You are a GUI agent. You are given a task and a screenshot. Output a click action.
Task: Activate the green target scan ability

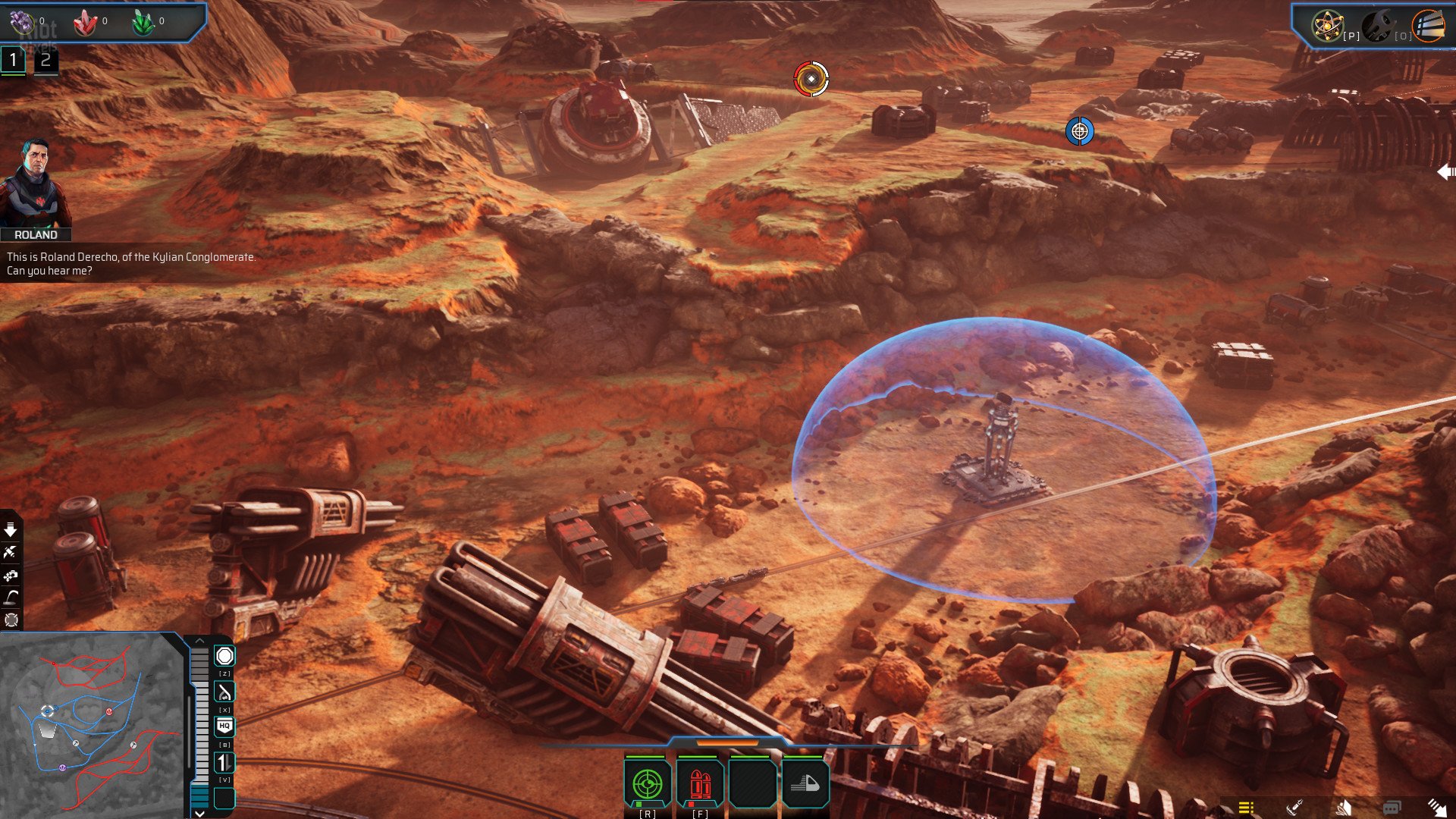coord(647,784)
